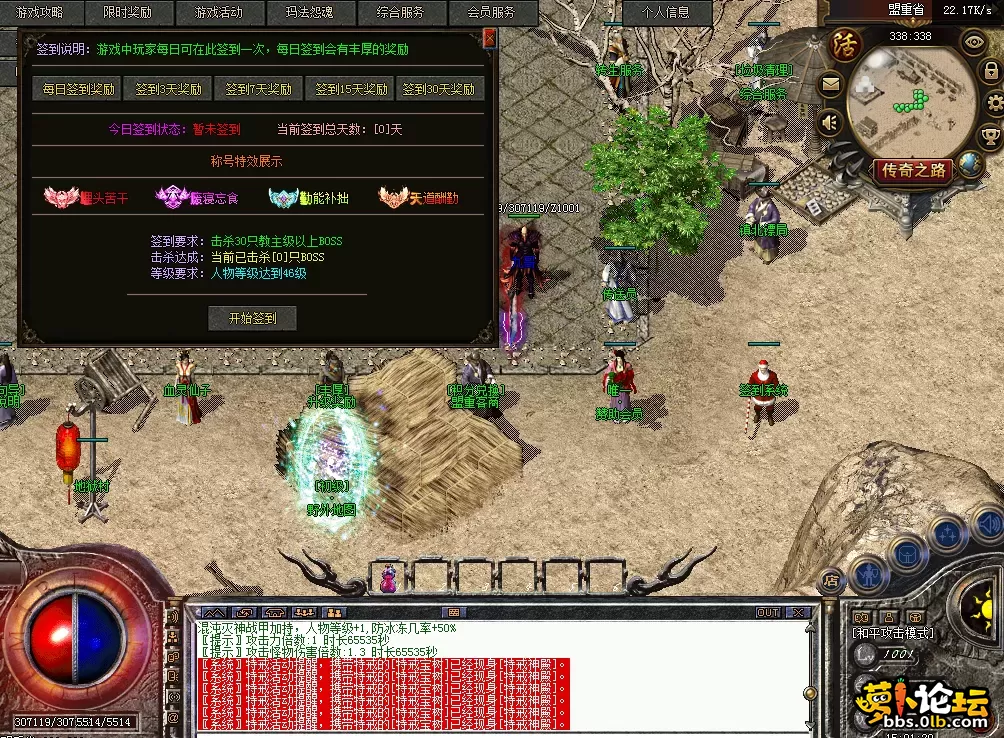Toggle the eye icon beside the minimap
Screen dimensions: 1004x738
point(973,42)
